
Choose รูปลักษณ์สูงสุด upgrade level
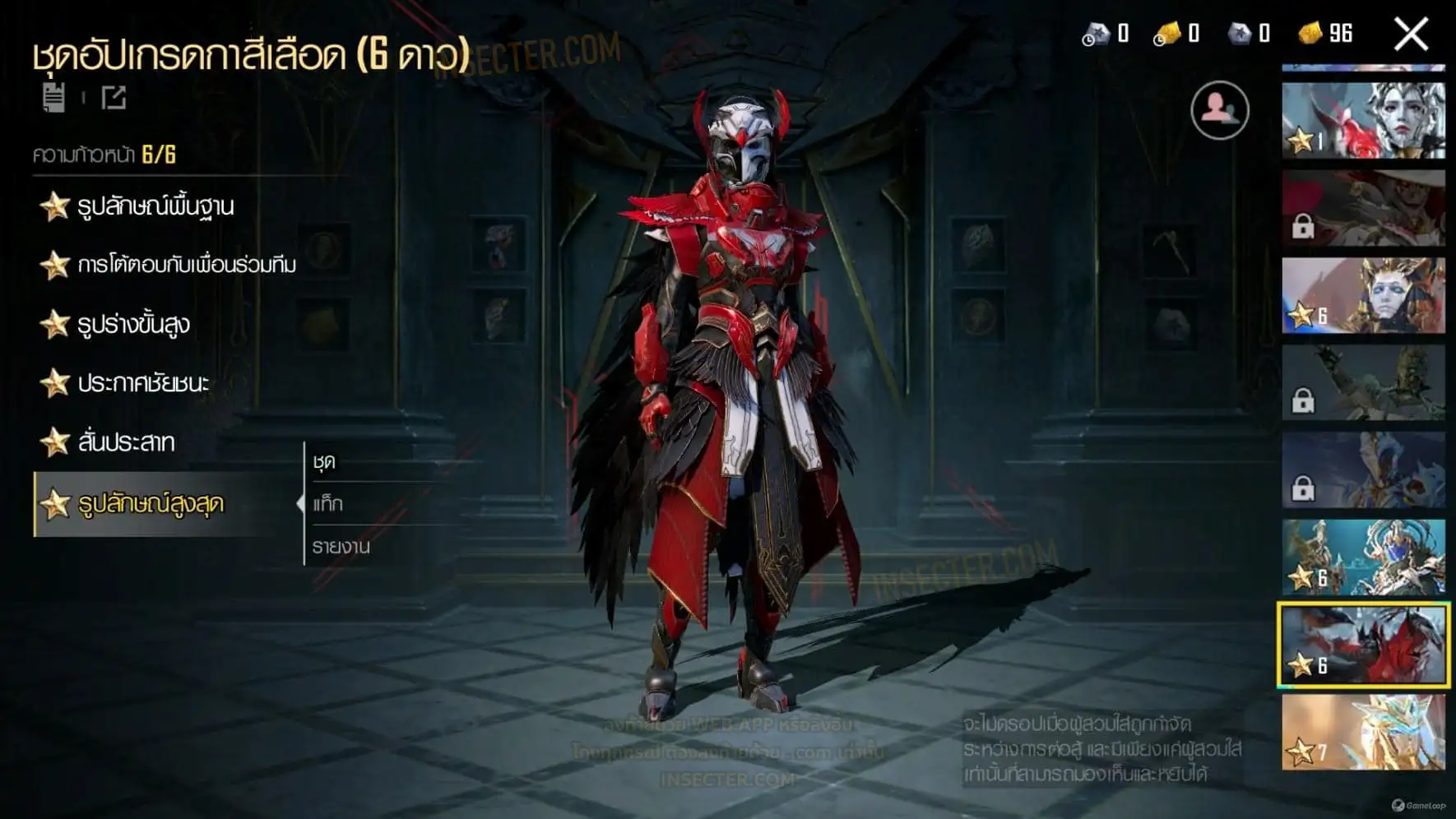point(151,504)
